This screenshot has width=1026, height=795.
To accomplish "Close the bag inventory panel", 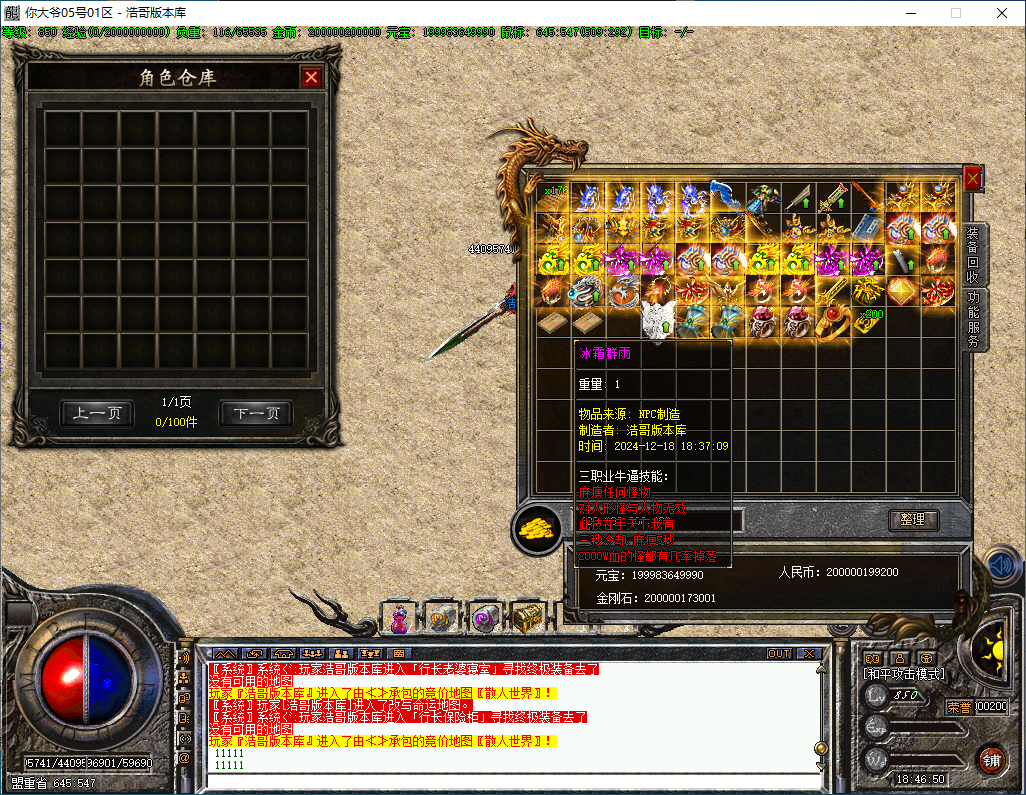I will click(972, 178).
